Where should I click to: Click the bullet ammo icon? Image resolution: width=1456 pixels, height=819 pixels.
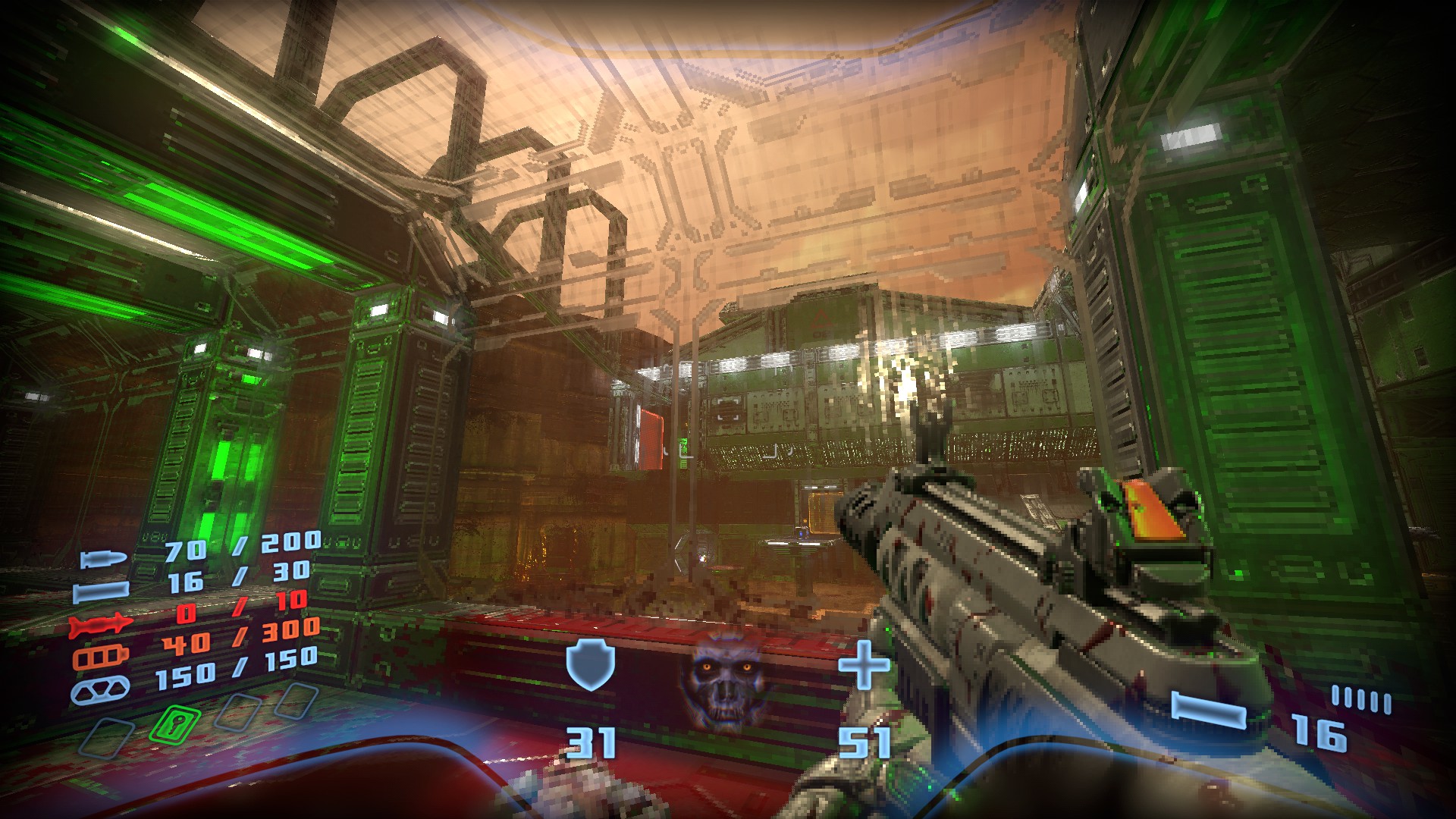[102, 560]
